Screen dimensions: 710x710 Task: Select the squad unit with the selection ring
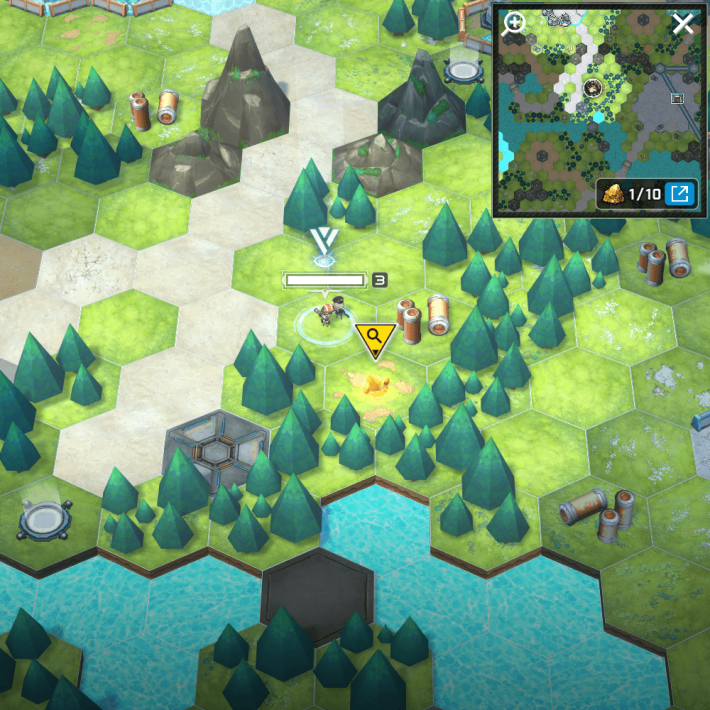tap(325, 316)
